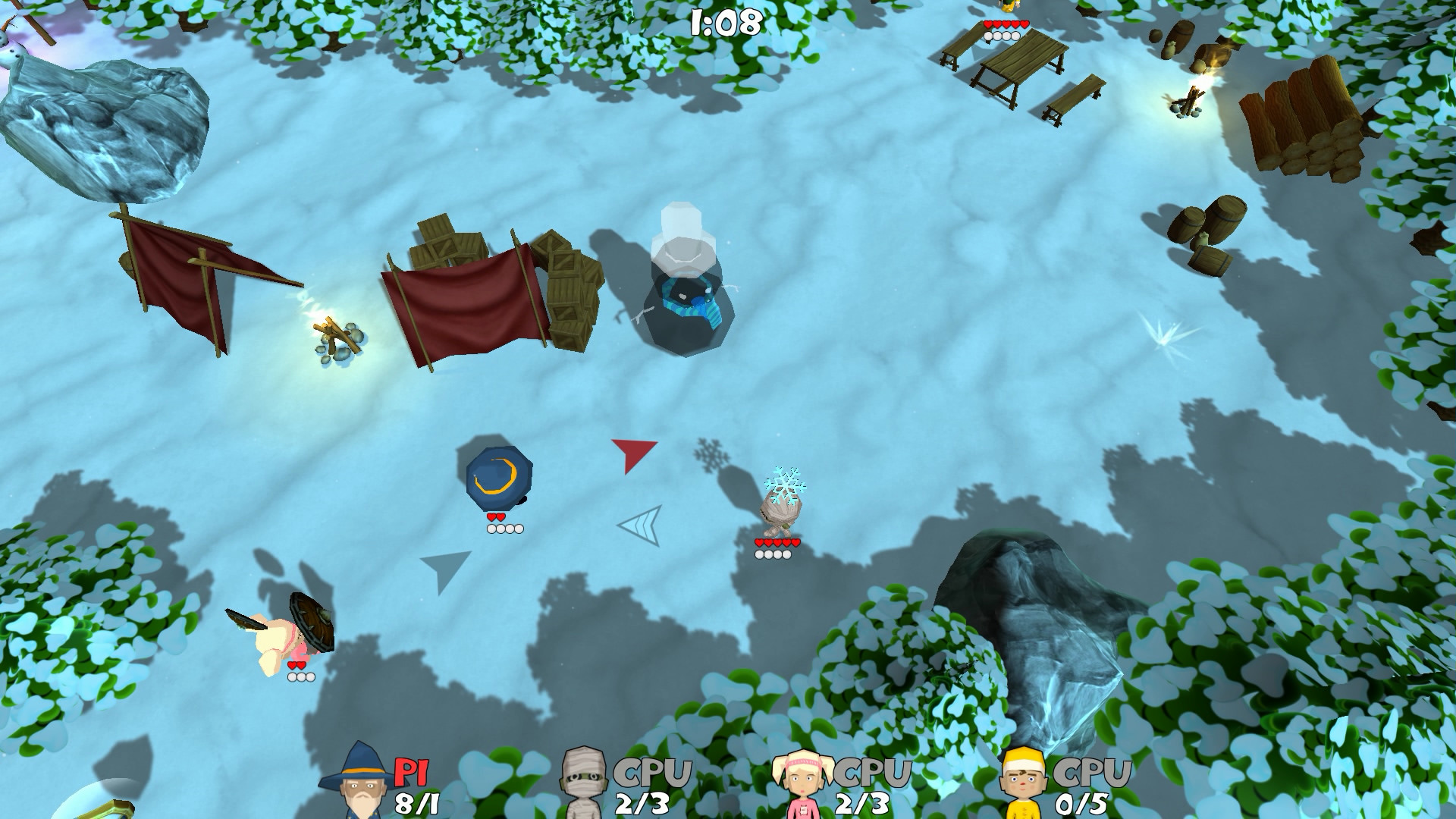Viewport: 1456px width, 819px height.
Task: Click the ammo dots below the rock character's hearts
Action: tap(772, 555)
